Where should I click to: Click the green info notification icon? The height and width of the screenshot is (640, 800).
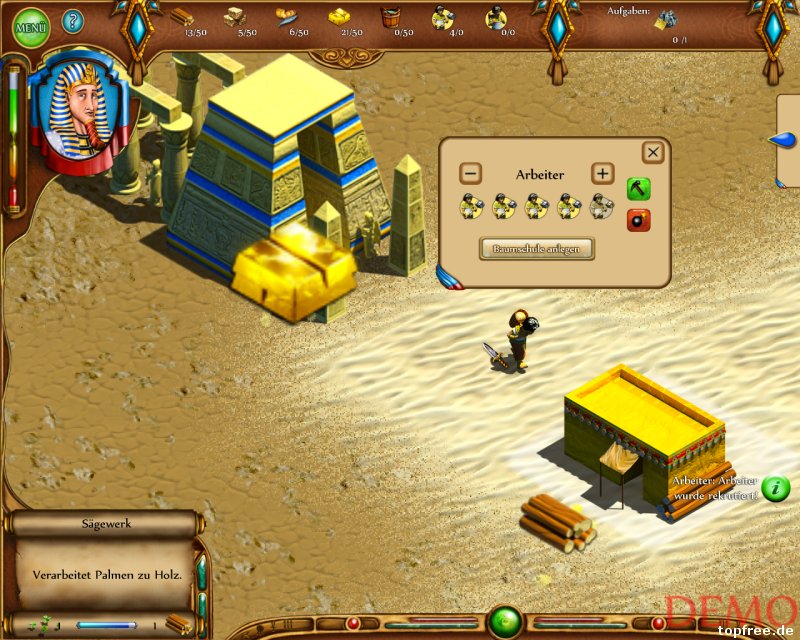pos(776,489)
